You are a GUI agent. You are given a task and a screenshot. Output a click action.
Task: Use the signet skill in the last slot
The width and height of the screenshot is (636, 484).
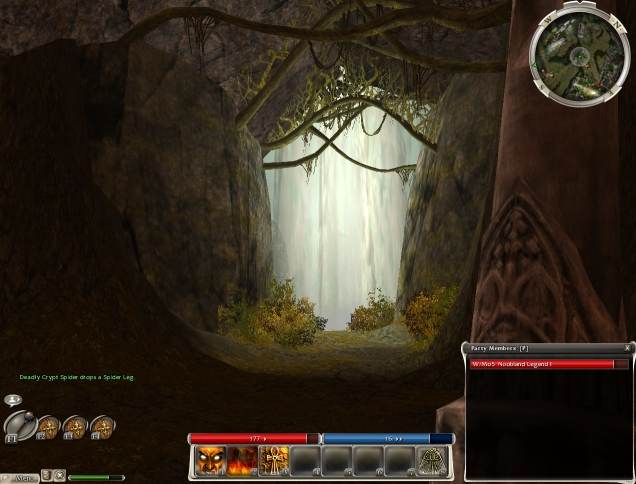point(432,460)
